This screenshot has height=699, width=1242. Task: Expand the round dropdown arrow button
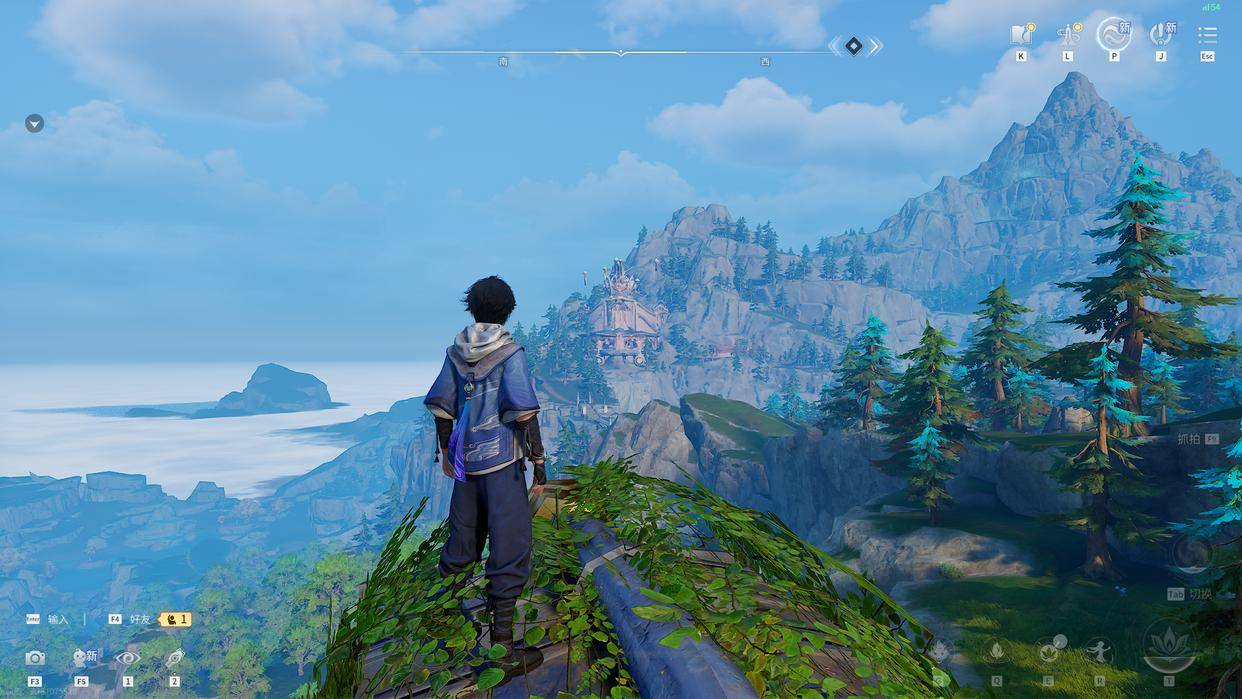tap(34, 123)
